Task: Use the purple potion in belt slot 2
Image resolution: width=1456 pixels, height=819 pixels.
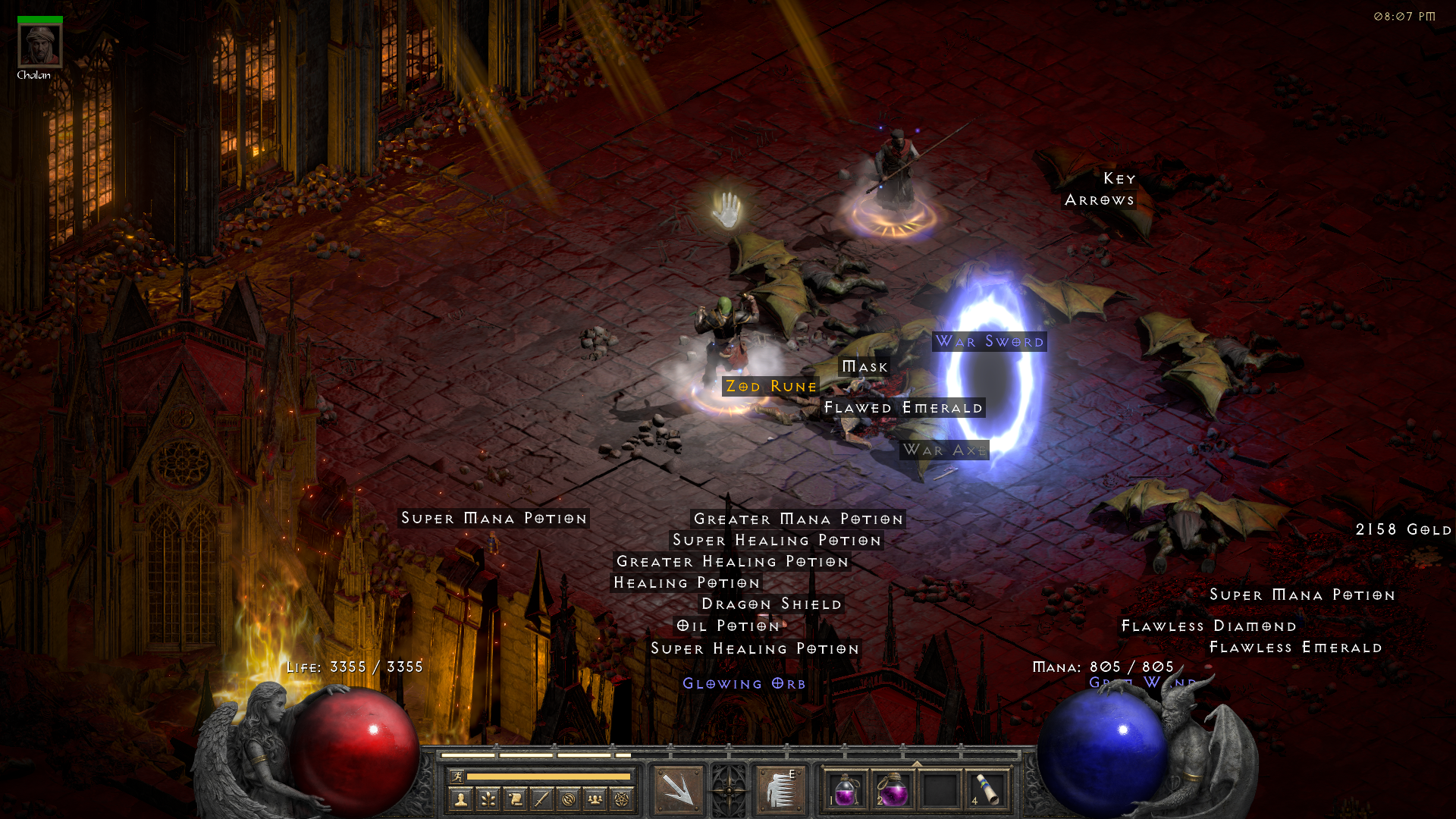Action: click(893, 789)
